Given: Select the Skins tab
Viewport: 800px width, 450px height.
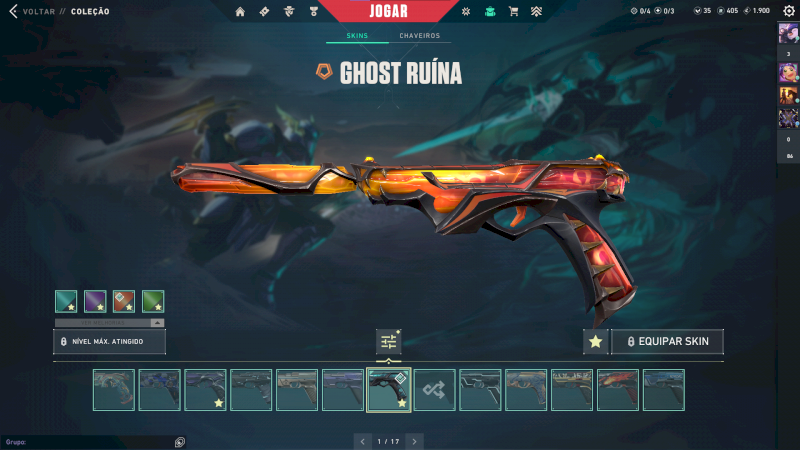Looking at the screenshot, I should (357, 36).
